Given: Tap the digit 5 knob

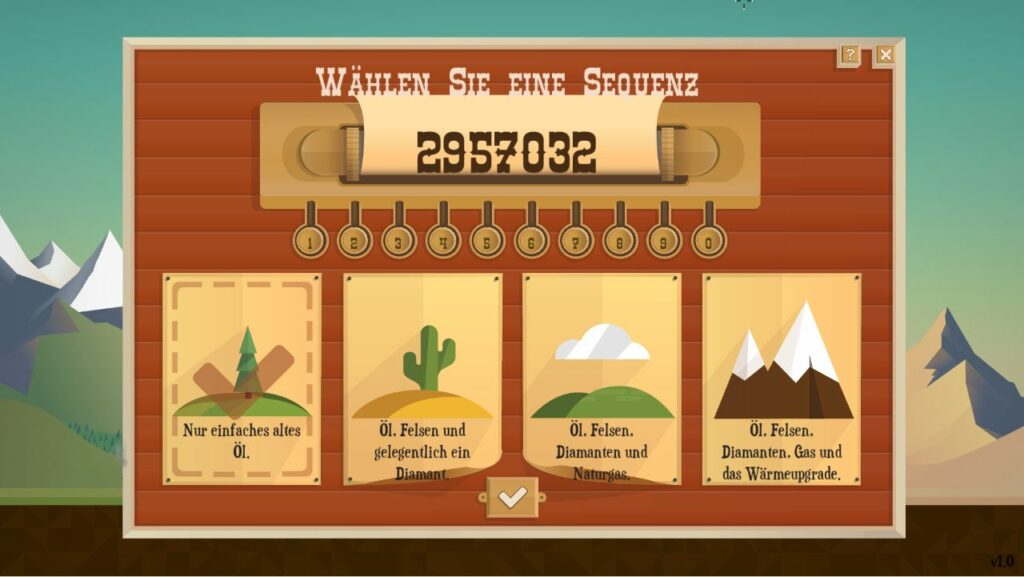Looking at the screenshot, I should tap(487, 241).
